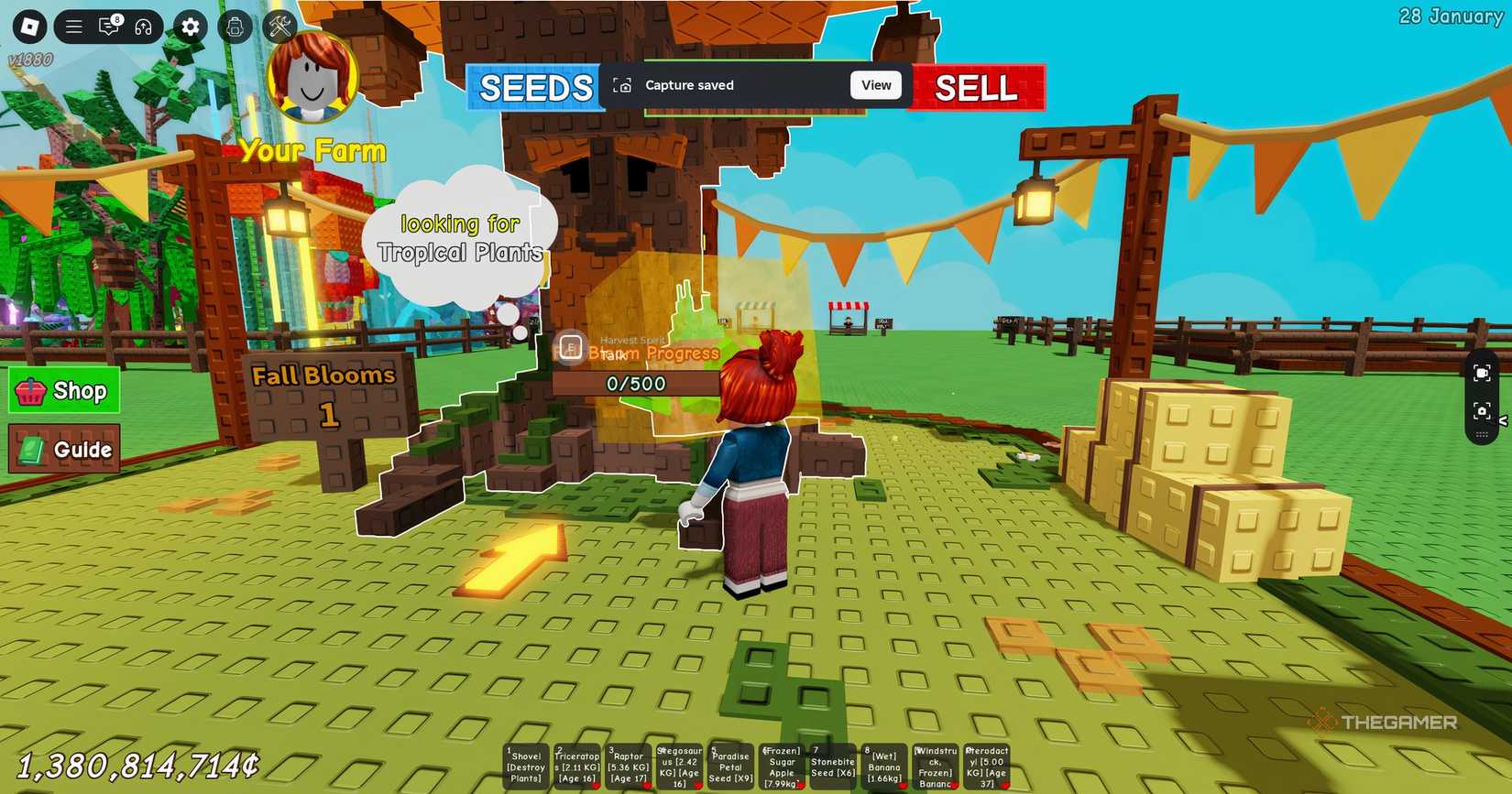Open the settings gear icon

pos(190,27)
